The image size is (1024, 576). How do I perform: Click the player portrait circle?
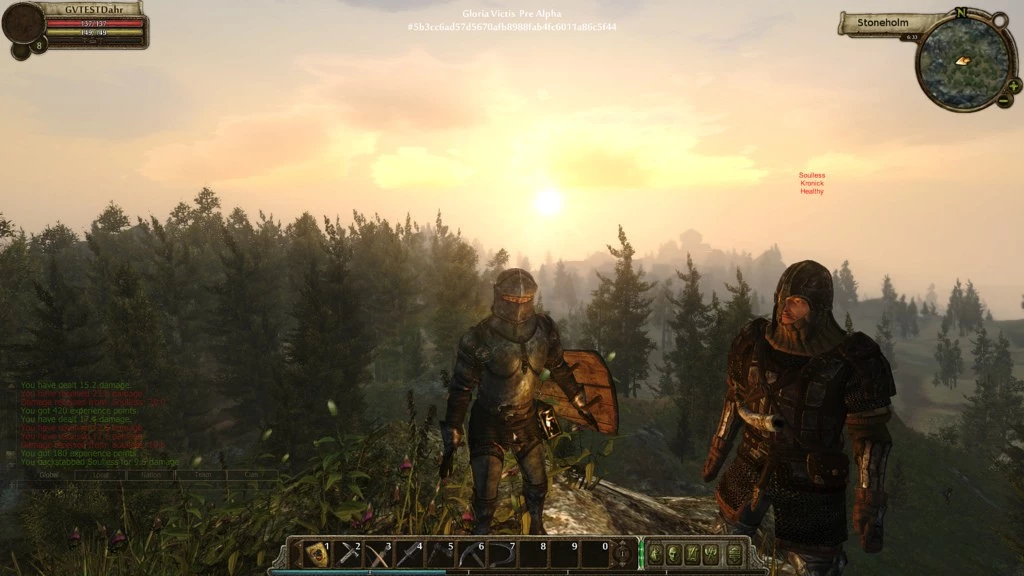click(x=23, y=23)
